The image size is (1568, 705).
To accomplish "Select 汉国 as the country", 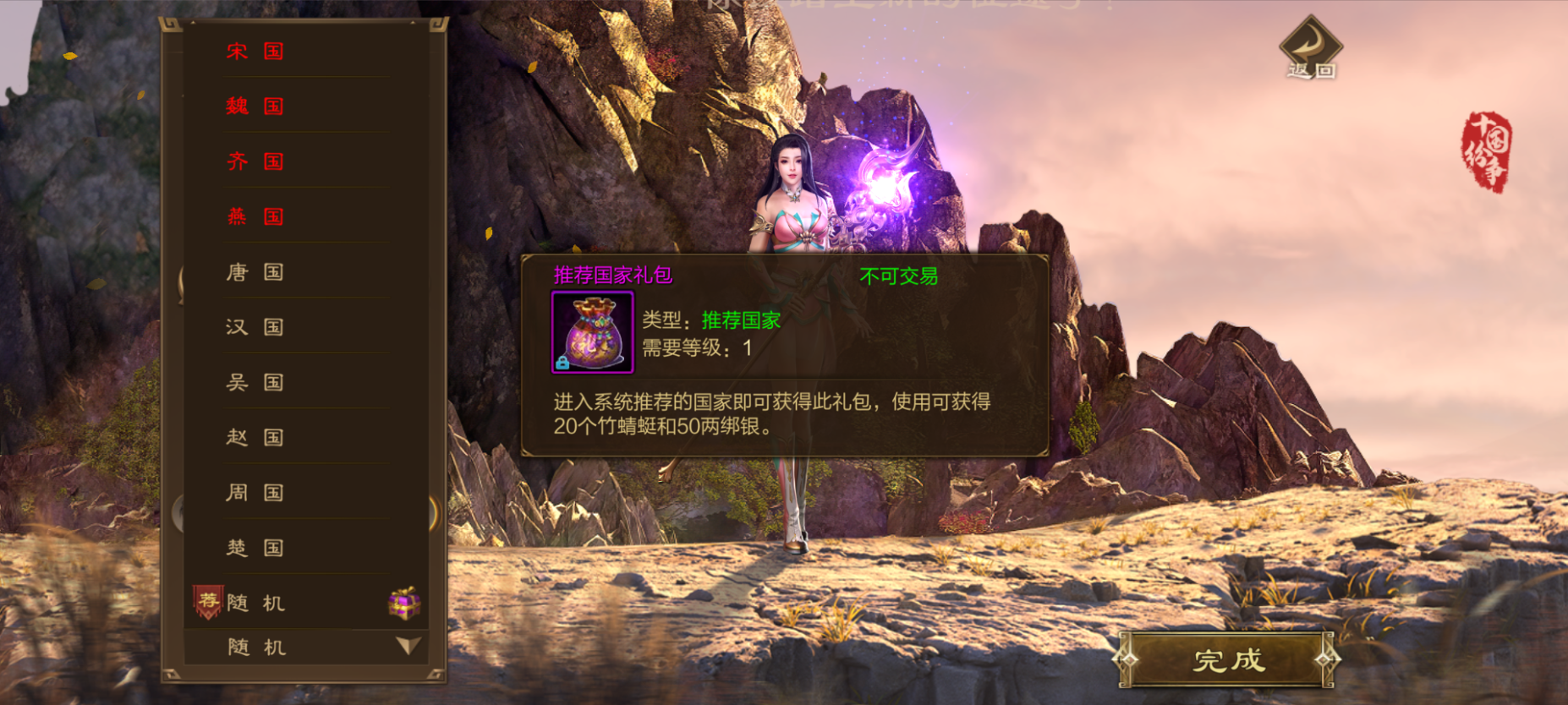I will 255,327.
